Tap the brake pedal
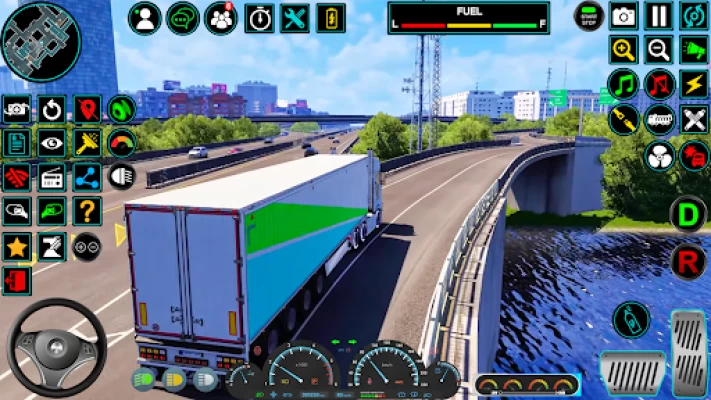The height and width of the screenshot is (400, 711). pyautogui.click(x=632, y=373)
